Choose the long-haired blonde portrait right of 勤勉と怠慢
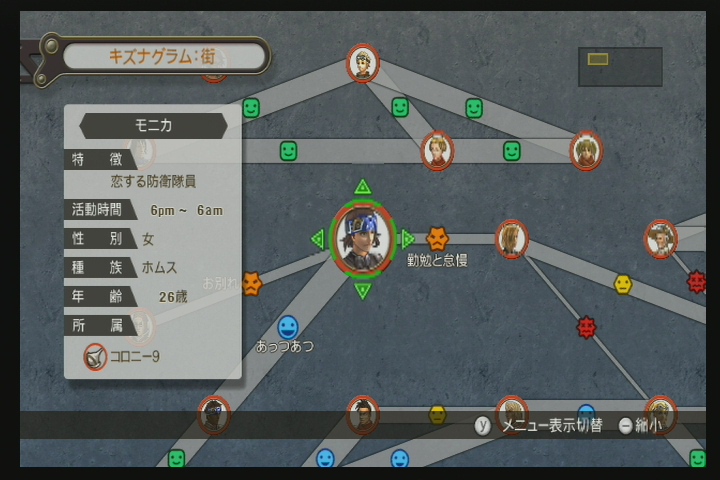Screen dimensions: 720x480 point(511,239)
